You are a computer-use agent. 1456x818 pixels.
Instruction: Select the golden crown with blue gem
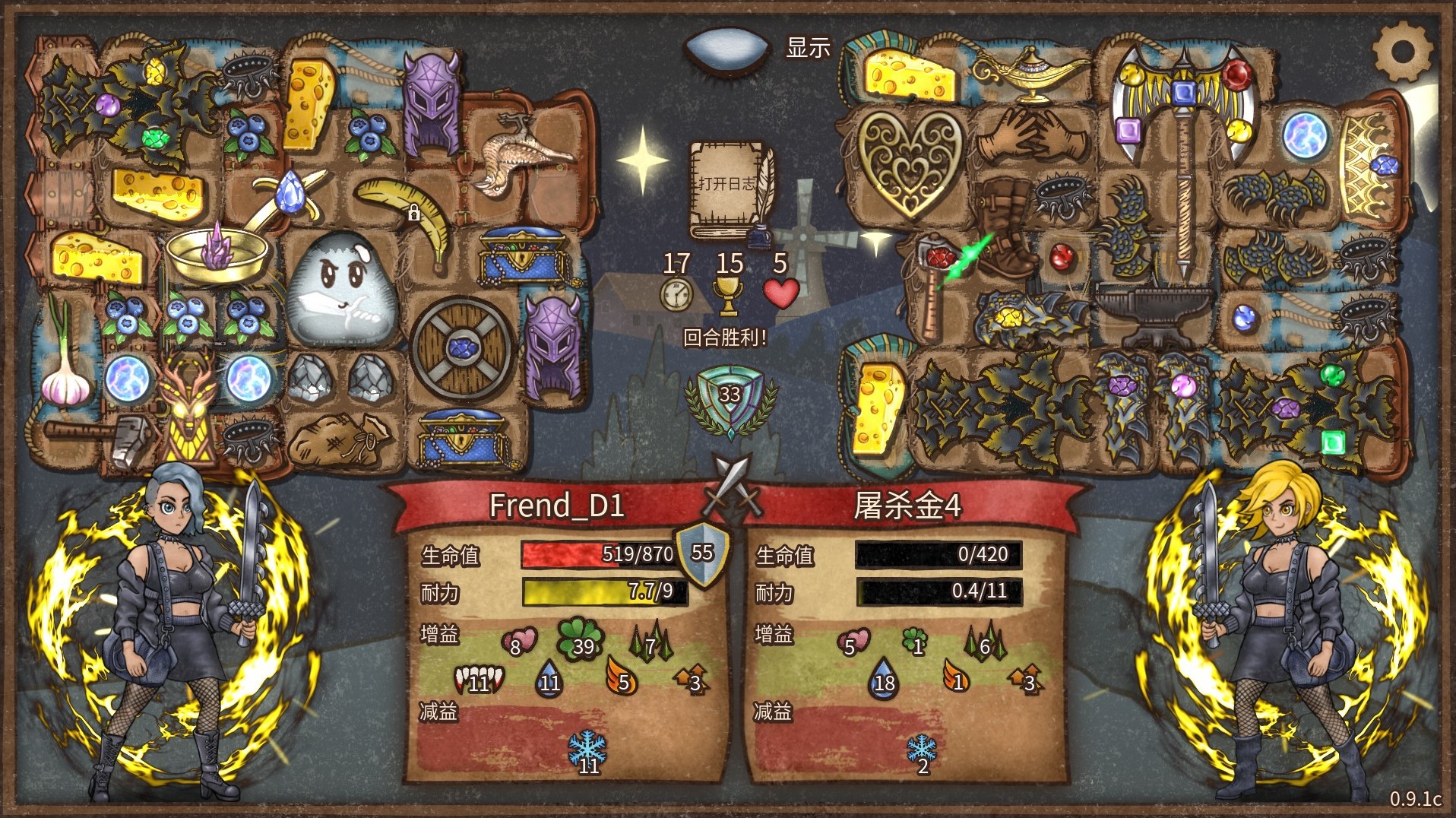click(1369, 163)
